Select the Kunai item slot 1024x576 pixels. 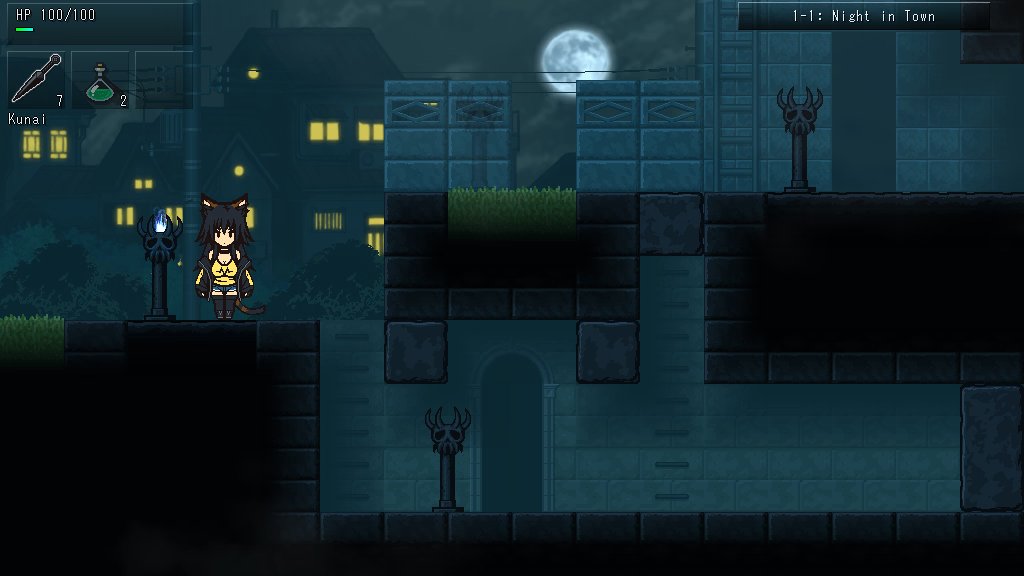37,80
